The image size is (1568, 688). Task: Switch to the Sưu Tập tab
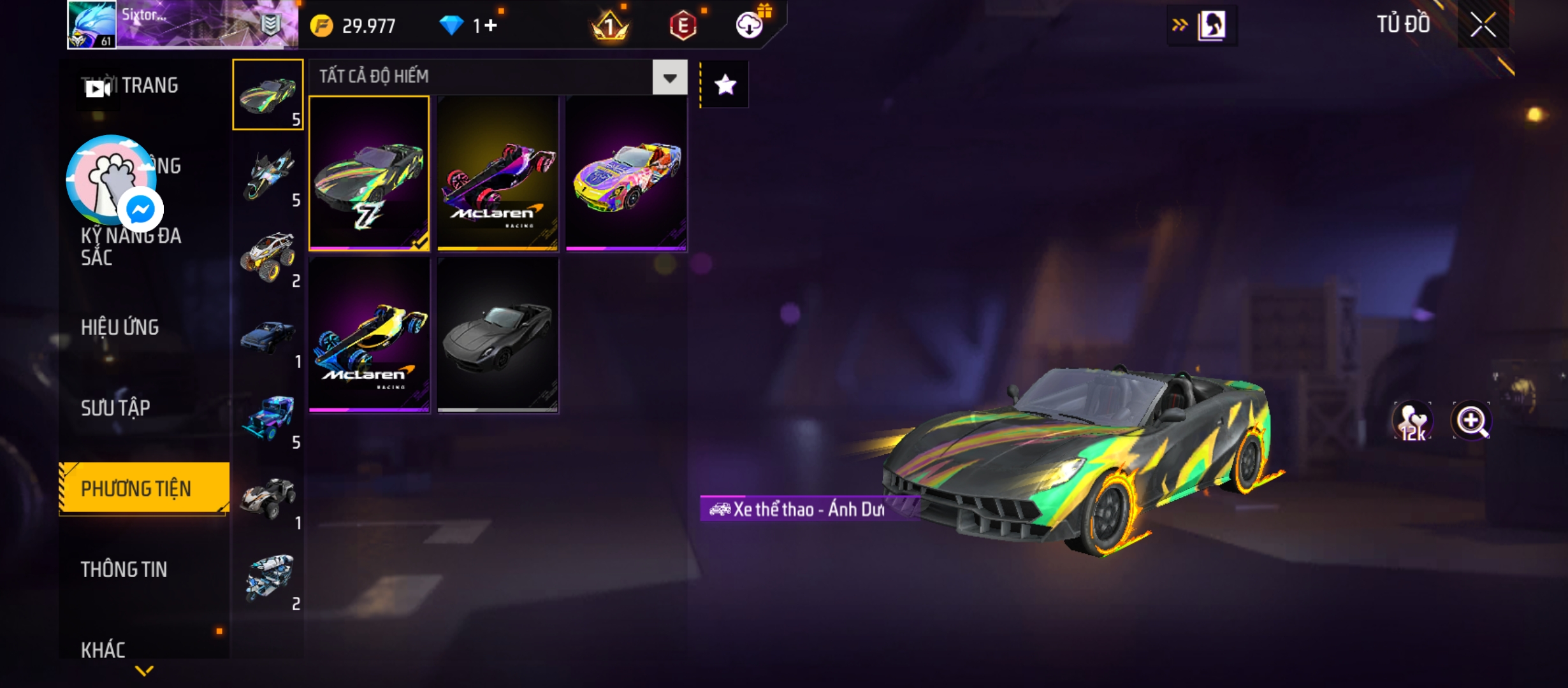click(115, 408)
